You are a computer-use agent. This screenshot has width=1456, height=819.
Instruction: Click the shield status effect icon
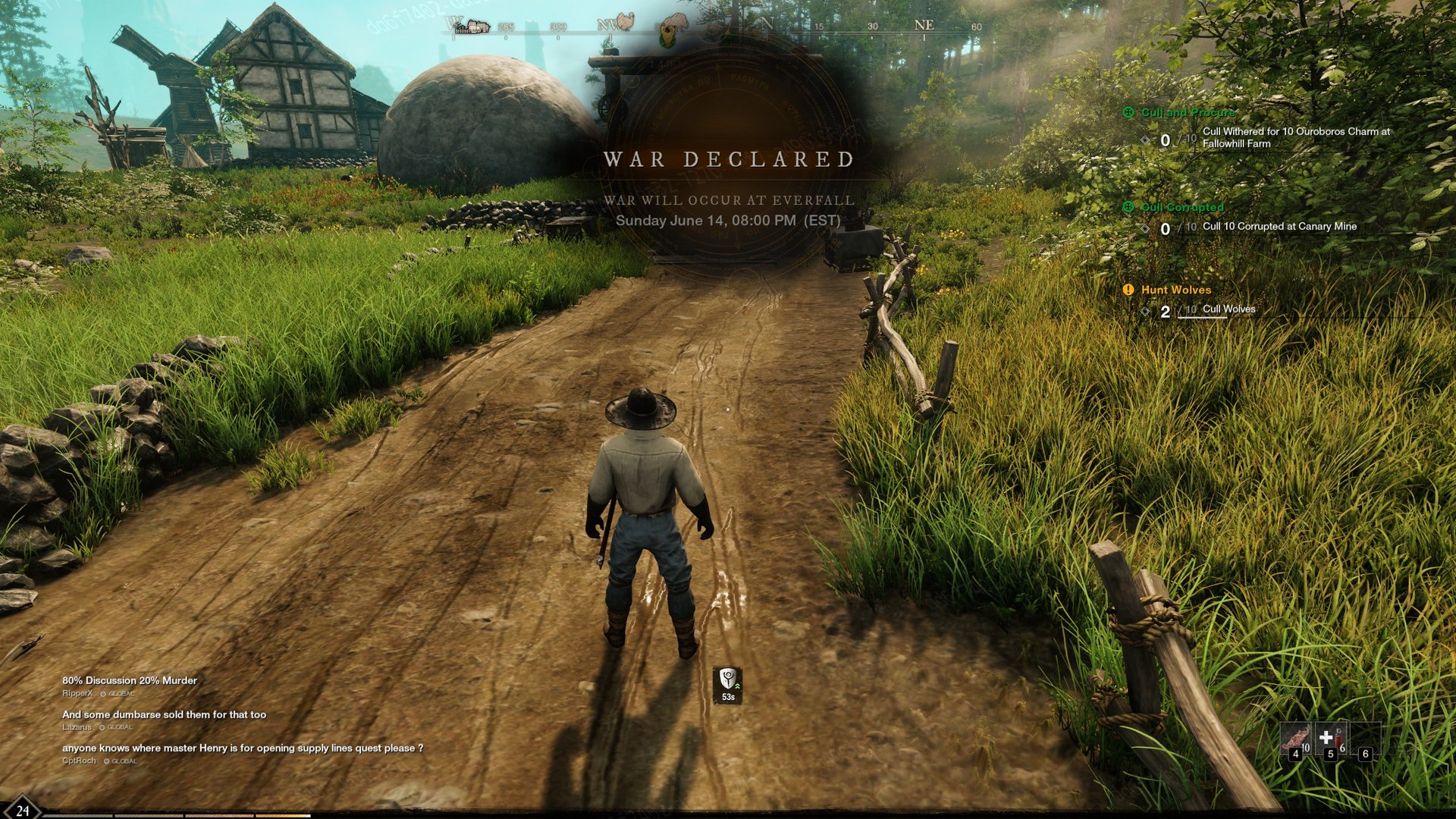pos(728,680)
